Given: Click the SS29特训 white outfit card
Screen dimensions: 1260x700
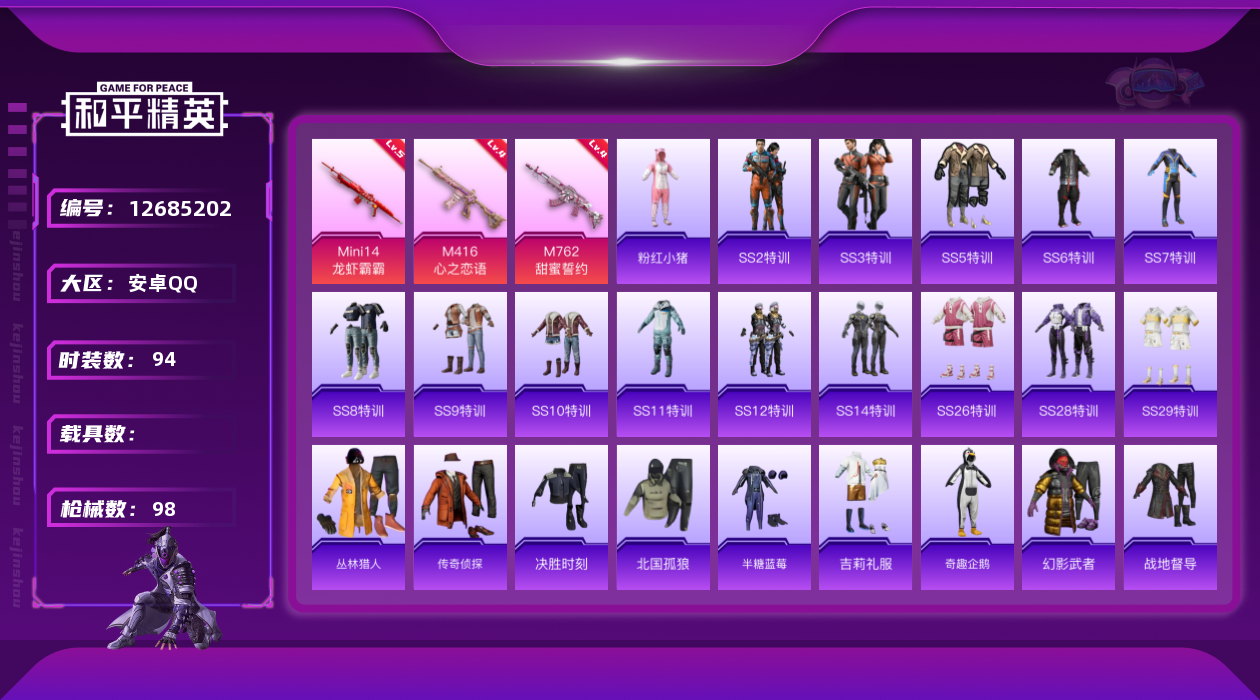Looking at the screenshot, I should point(1170,364).
